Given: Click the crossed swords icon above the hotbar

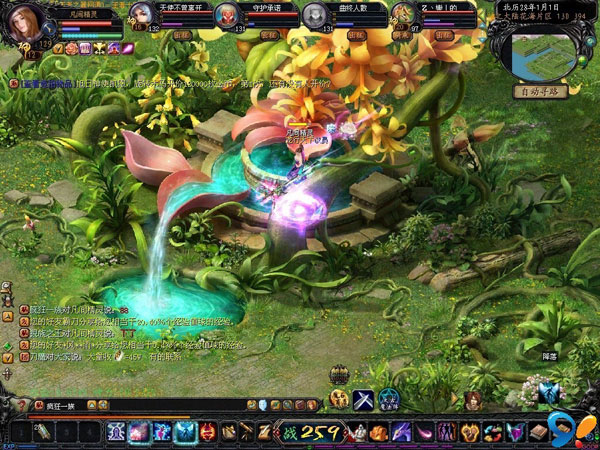Looking at the screenshot, I should pyautogui.click(x=363, y=399).
